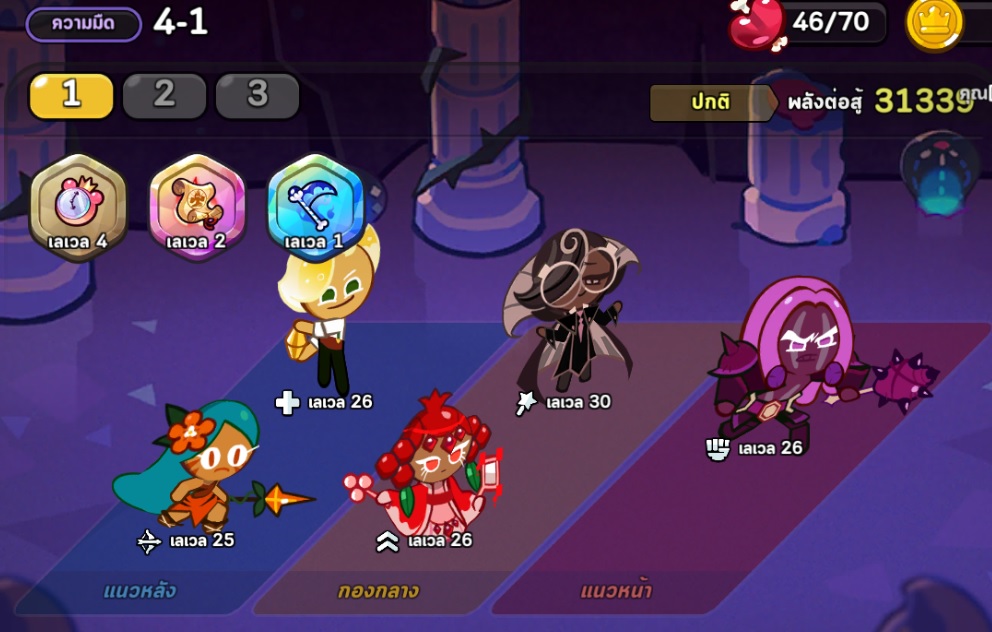Switch to team preset tab 3
Screen dimensions: 992x632
257,95
